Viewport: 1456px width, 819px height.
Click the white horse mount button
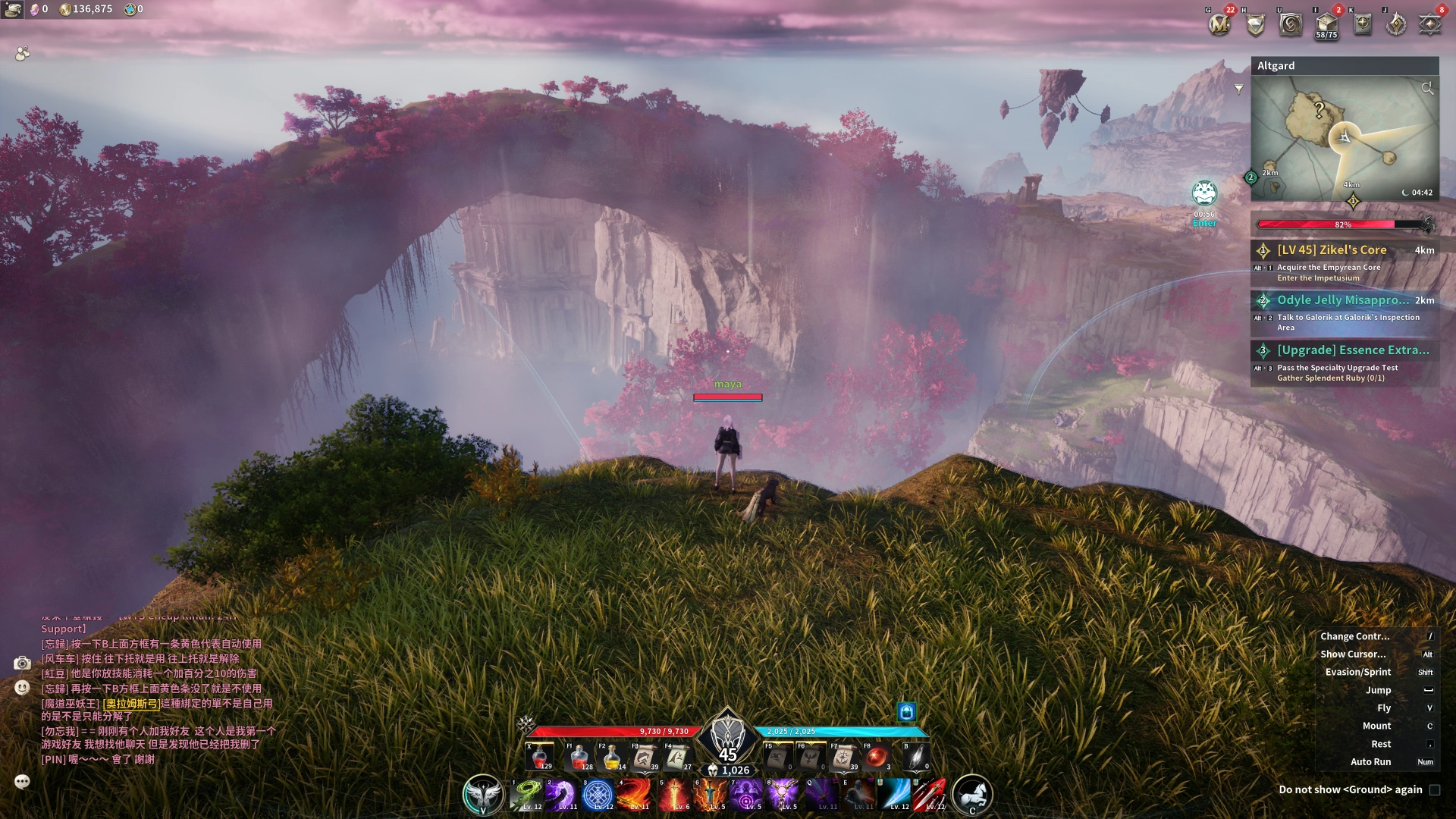coord(972,794)
